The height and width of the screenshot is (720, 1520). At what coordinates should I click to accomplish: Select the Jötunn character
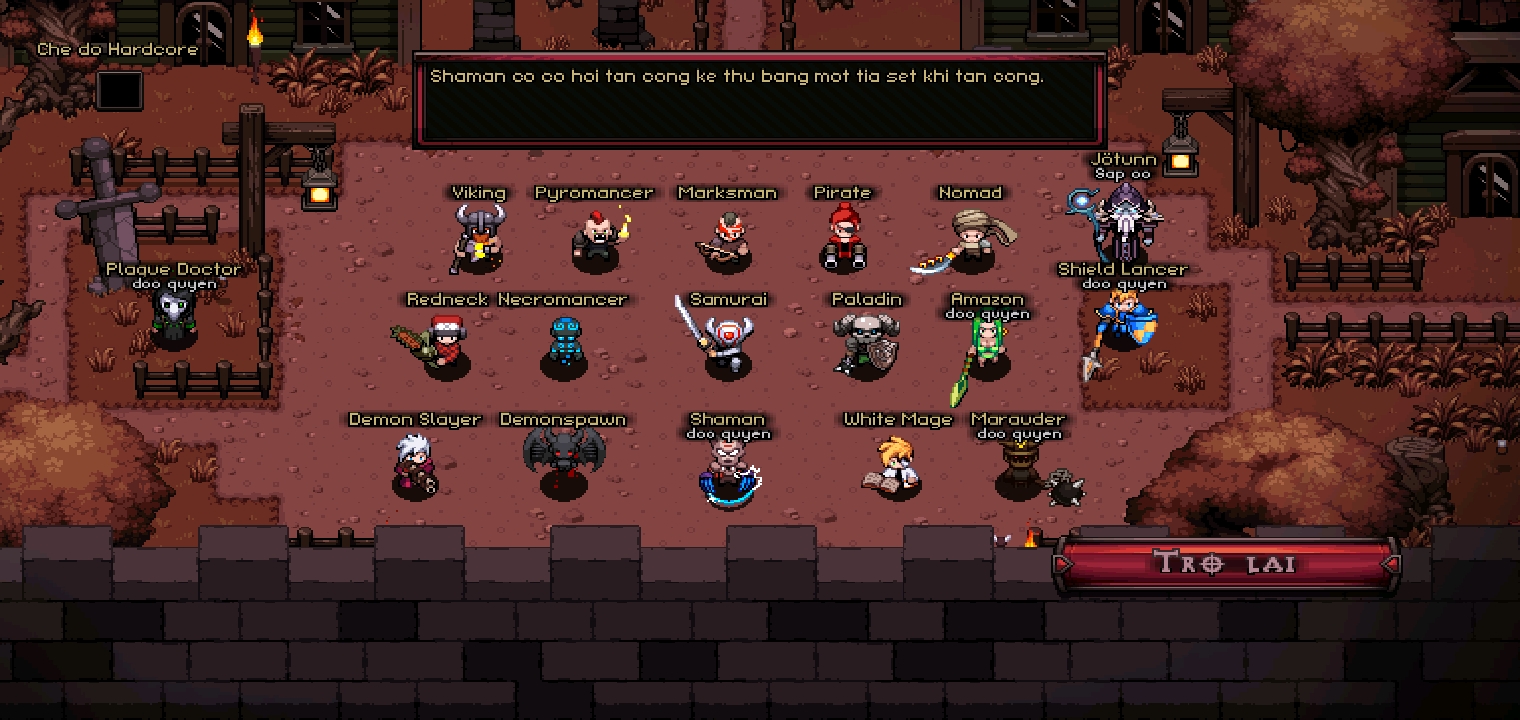click(1123, 222)
